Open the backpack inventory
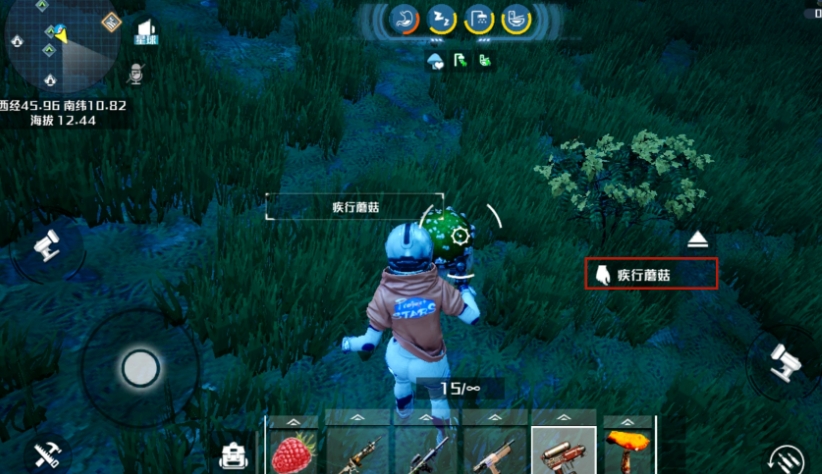This screenshot has width=822, height=474. tap(236, 456)
